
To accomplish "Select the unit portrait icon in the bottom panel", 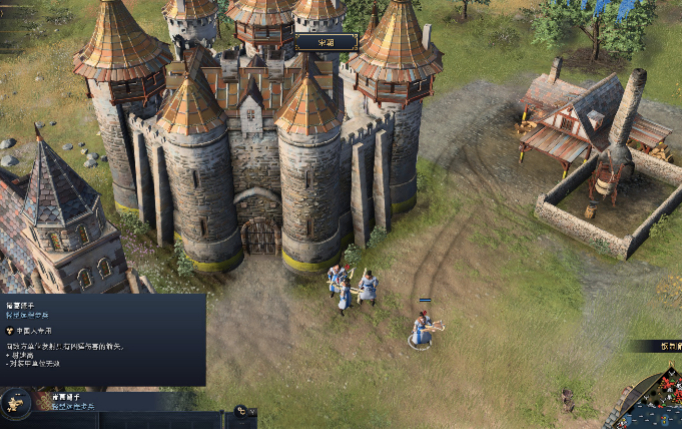I will tap(16, 404).
